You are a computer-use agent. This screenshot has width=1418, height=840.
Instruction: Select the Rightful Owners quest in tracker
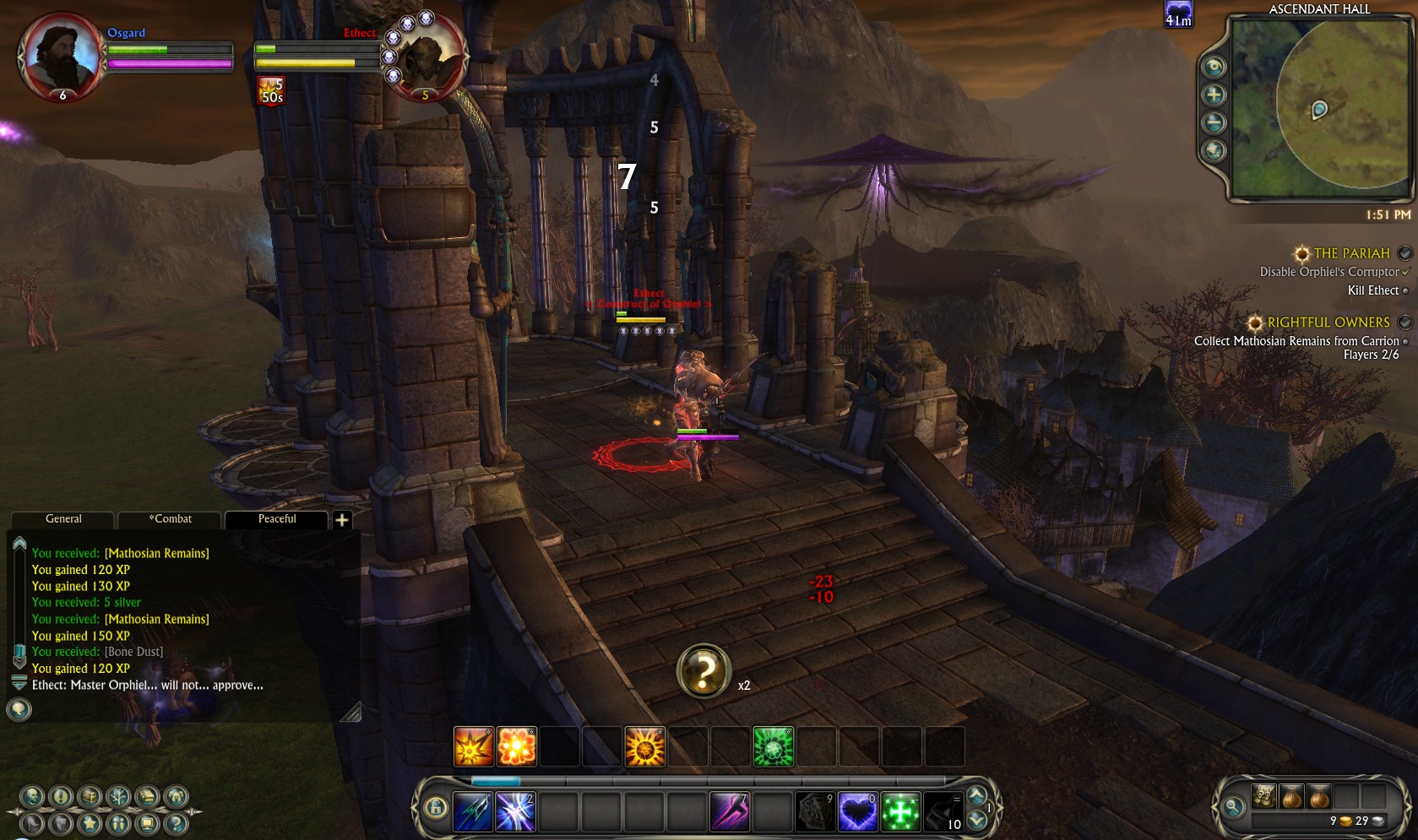coord(1328,322)
